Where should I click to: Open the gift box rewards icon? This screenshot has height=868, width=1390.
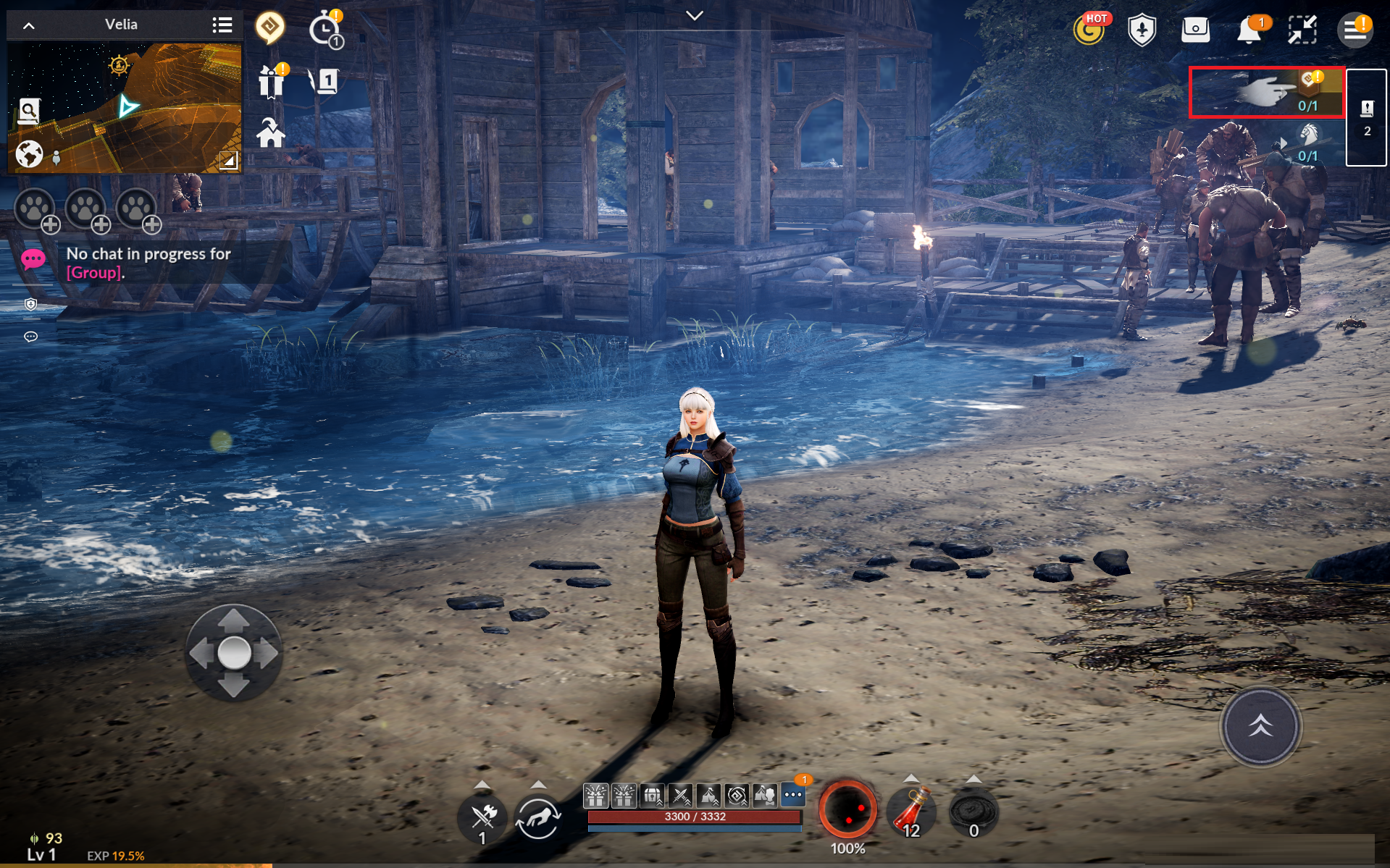point(272,81)
